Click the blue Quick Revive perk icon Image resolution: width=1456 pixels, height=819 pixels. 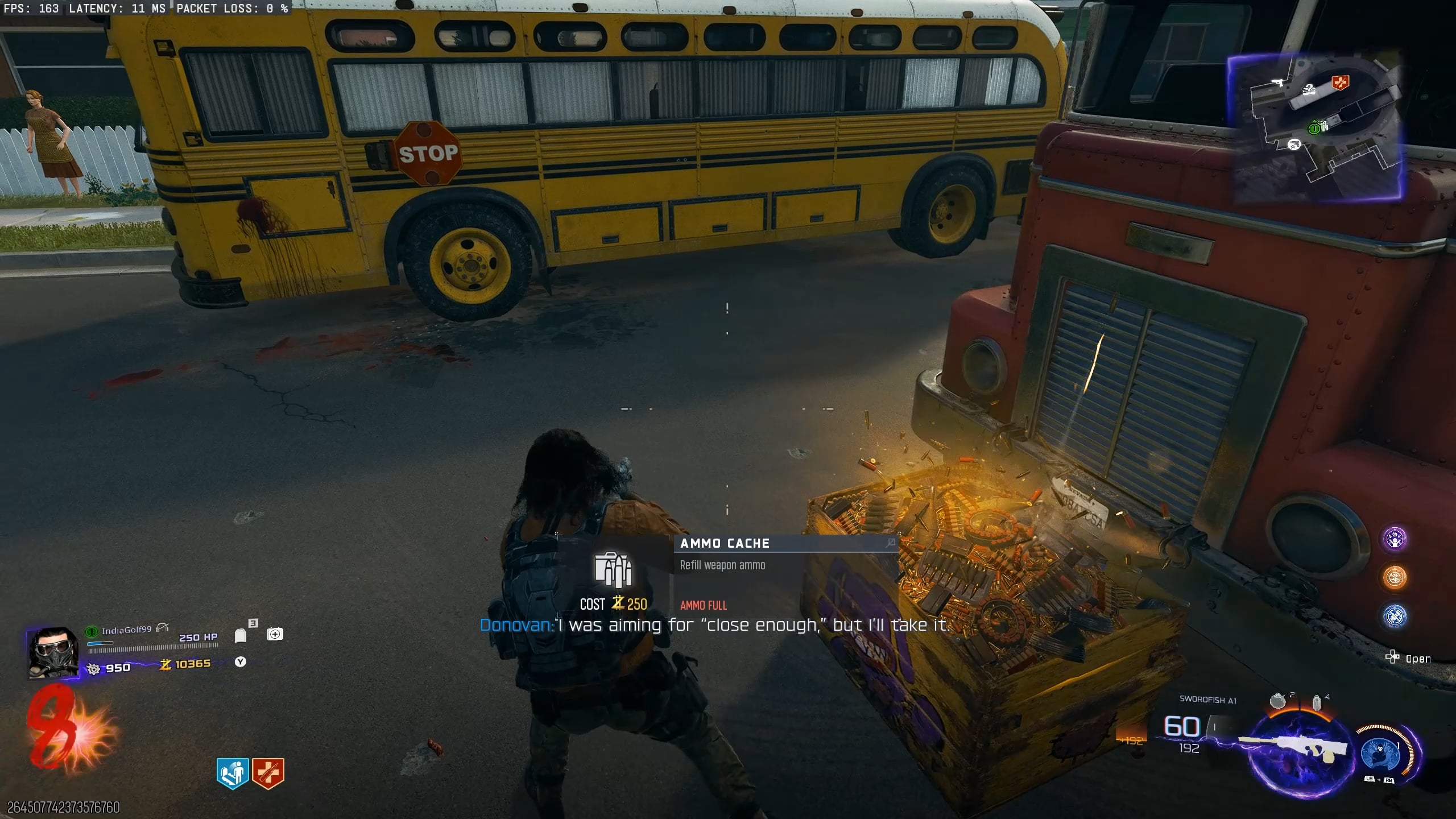[233, 773]
